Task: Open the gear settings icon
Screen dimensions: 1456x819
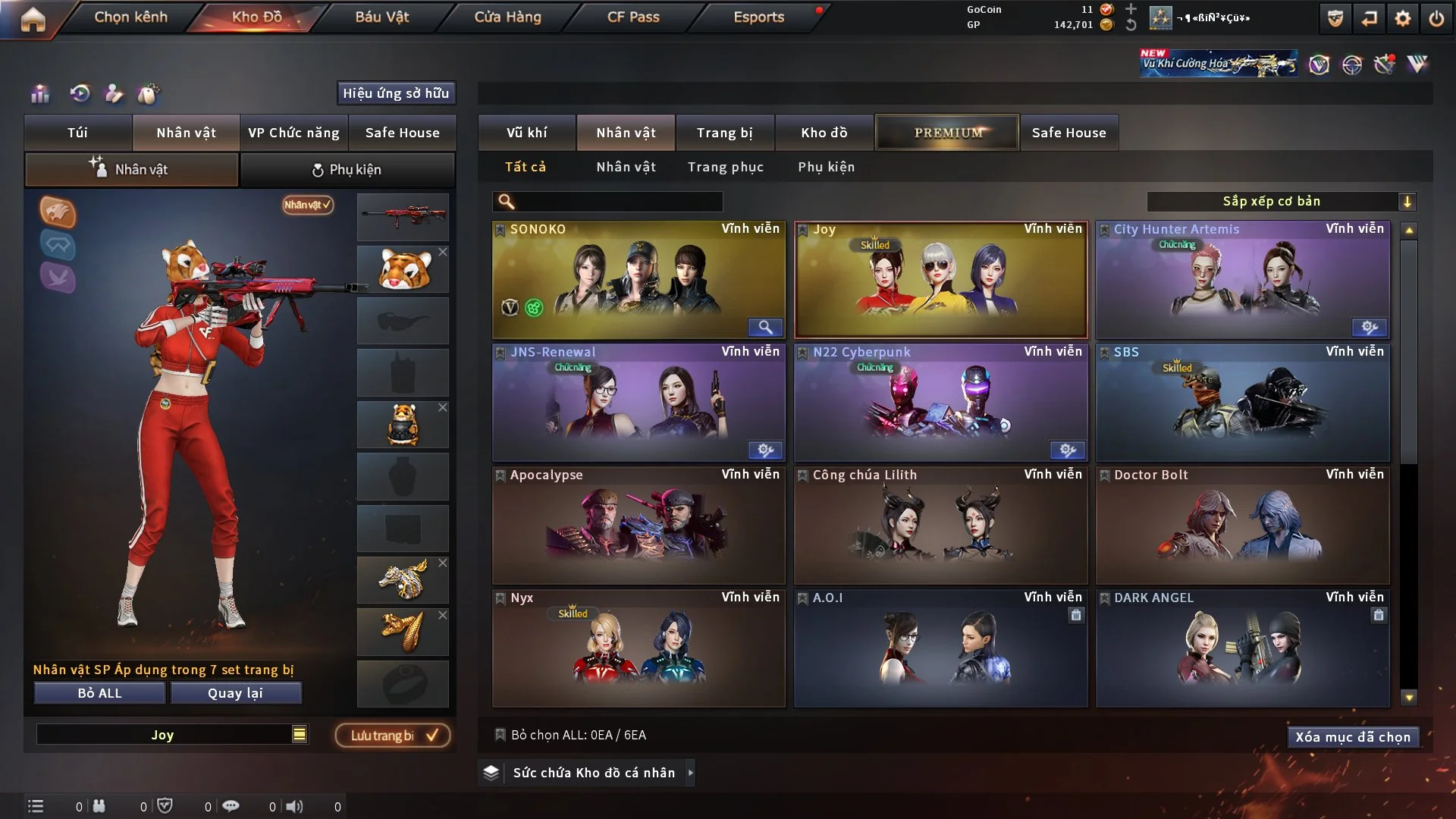Action: click(1402, 18)
